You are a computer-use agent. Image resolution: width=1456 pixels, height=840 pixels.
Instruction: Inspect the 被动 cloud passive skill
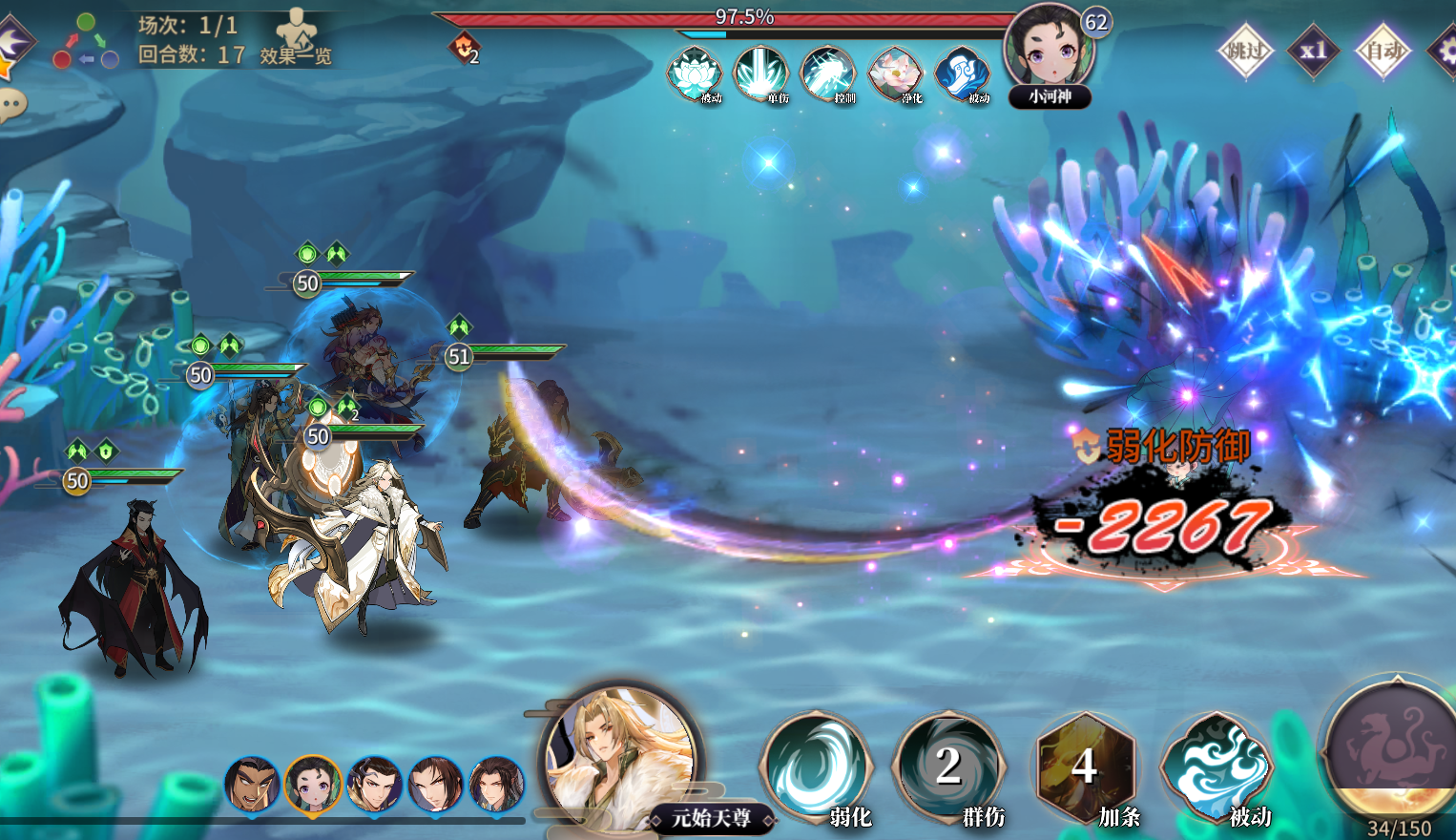click(1217, 766)
